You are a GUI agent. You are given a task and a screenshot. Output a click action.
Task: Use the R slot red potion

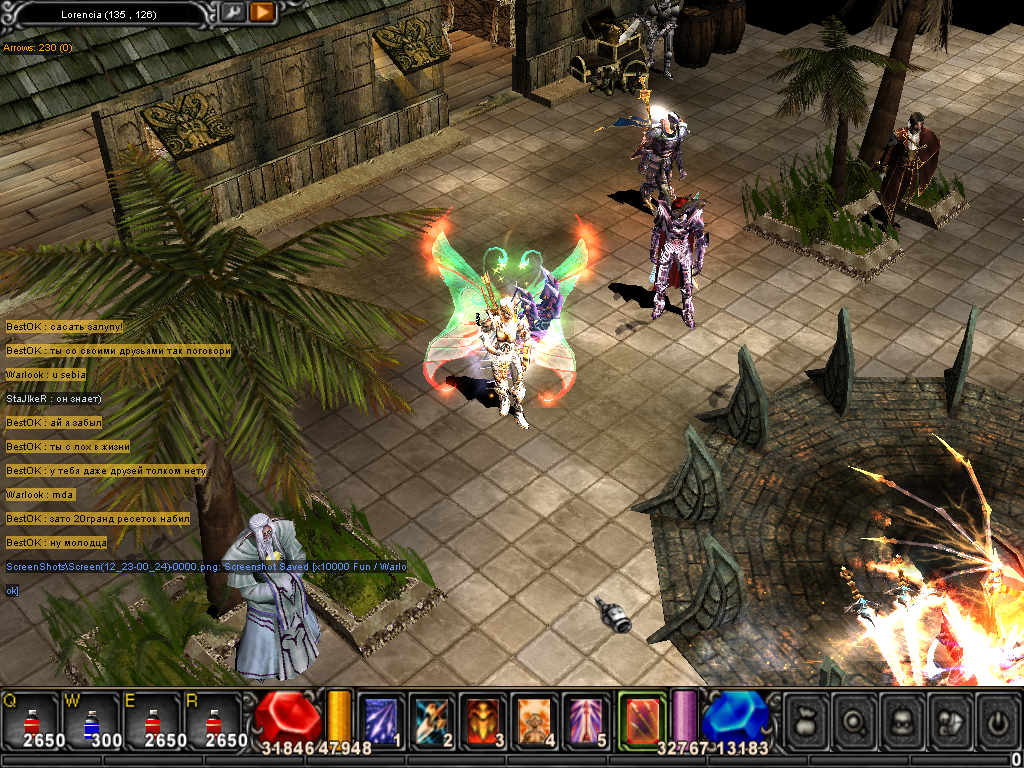pos(212,719)
